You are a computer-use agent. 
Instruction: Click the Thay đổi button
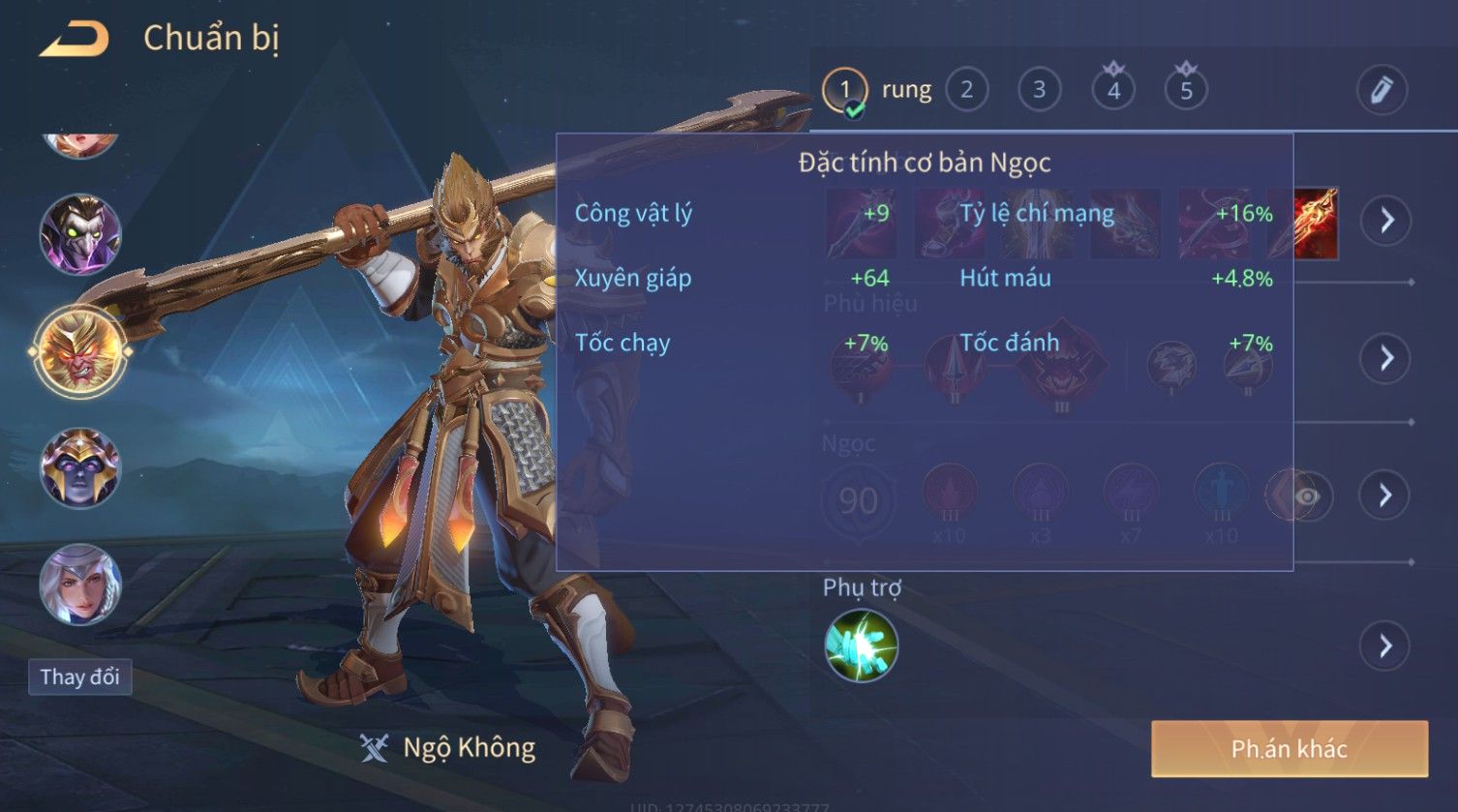(x=79, y=677)
